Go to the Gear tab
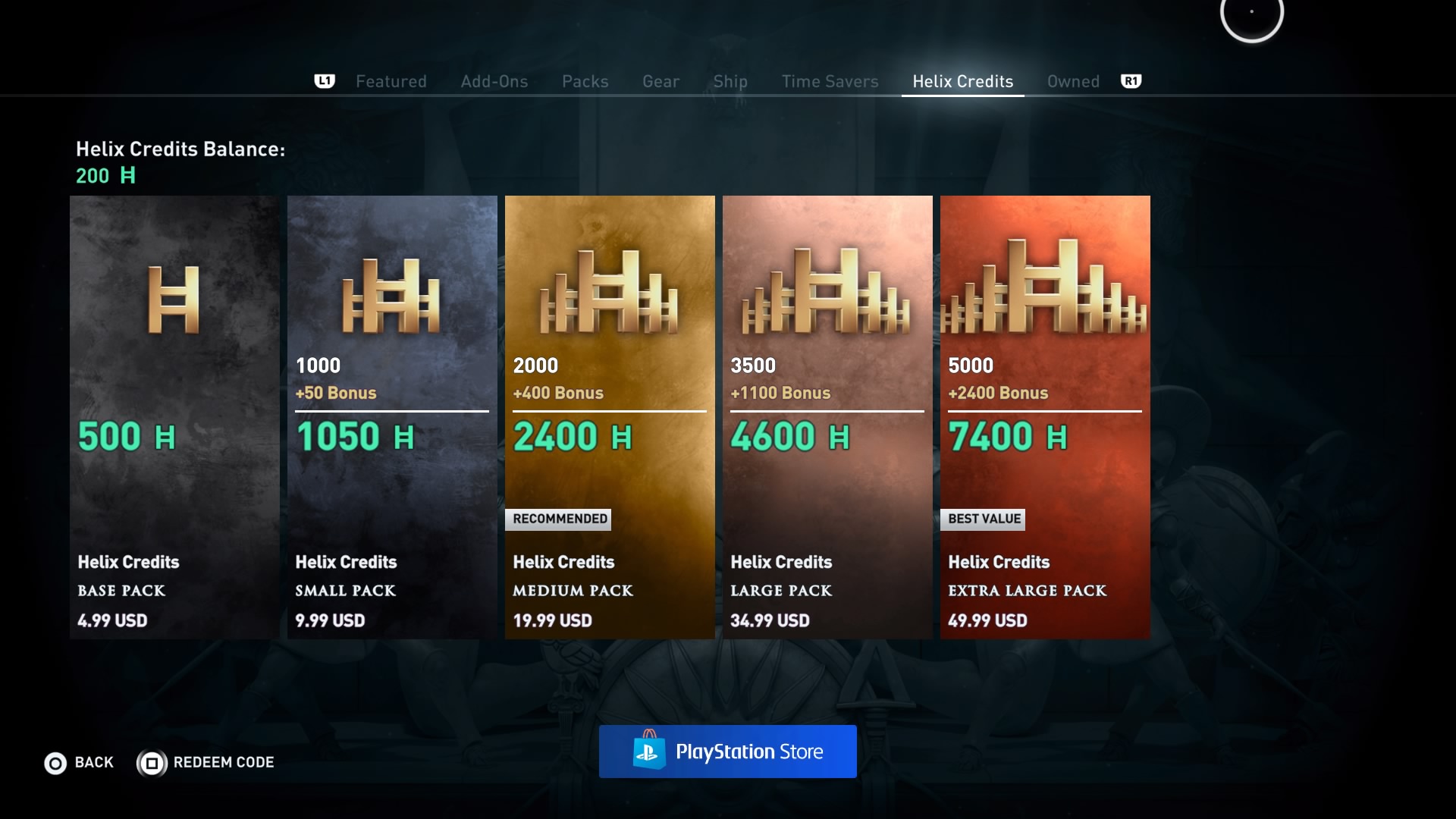Viewport: 1456px width, 819px height. [661, 81]
